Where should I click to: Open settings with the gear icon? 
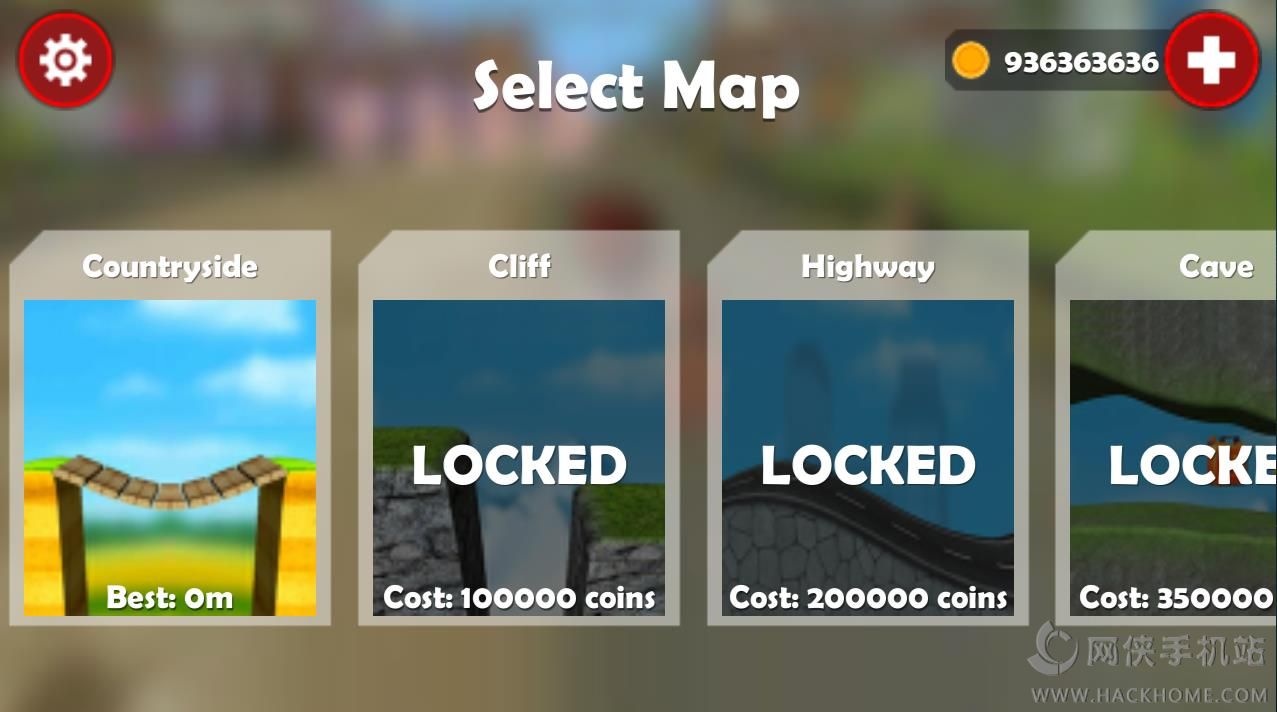(65, 60)
